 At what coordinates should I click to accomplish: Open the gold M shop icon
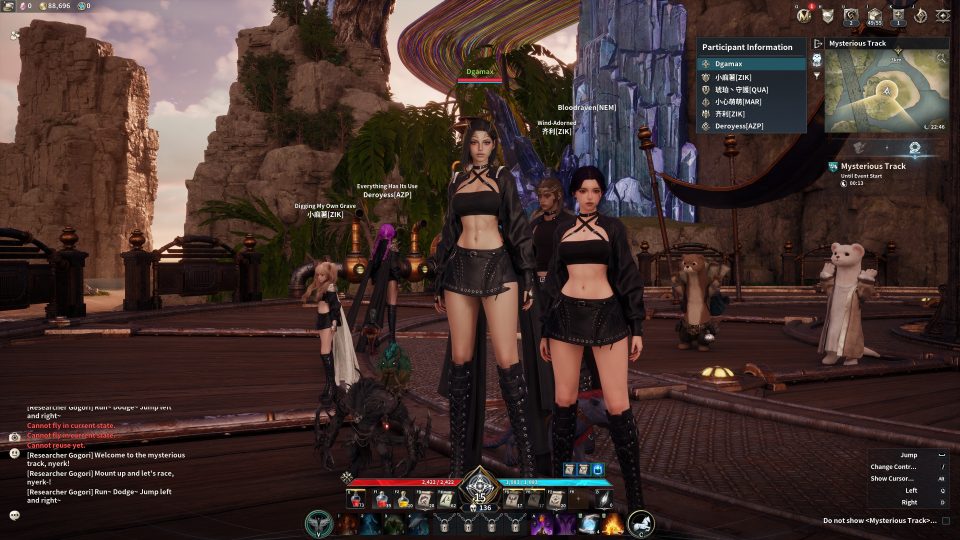(x=804, y=15)
